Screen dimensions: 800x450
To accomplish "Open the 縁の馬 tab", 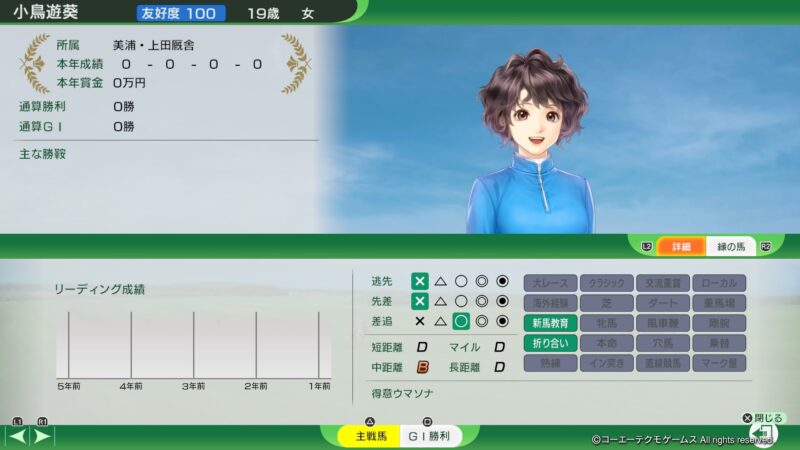I will tap(731, 246).
